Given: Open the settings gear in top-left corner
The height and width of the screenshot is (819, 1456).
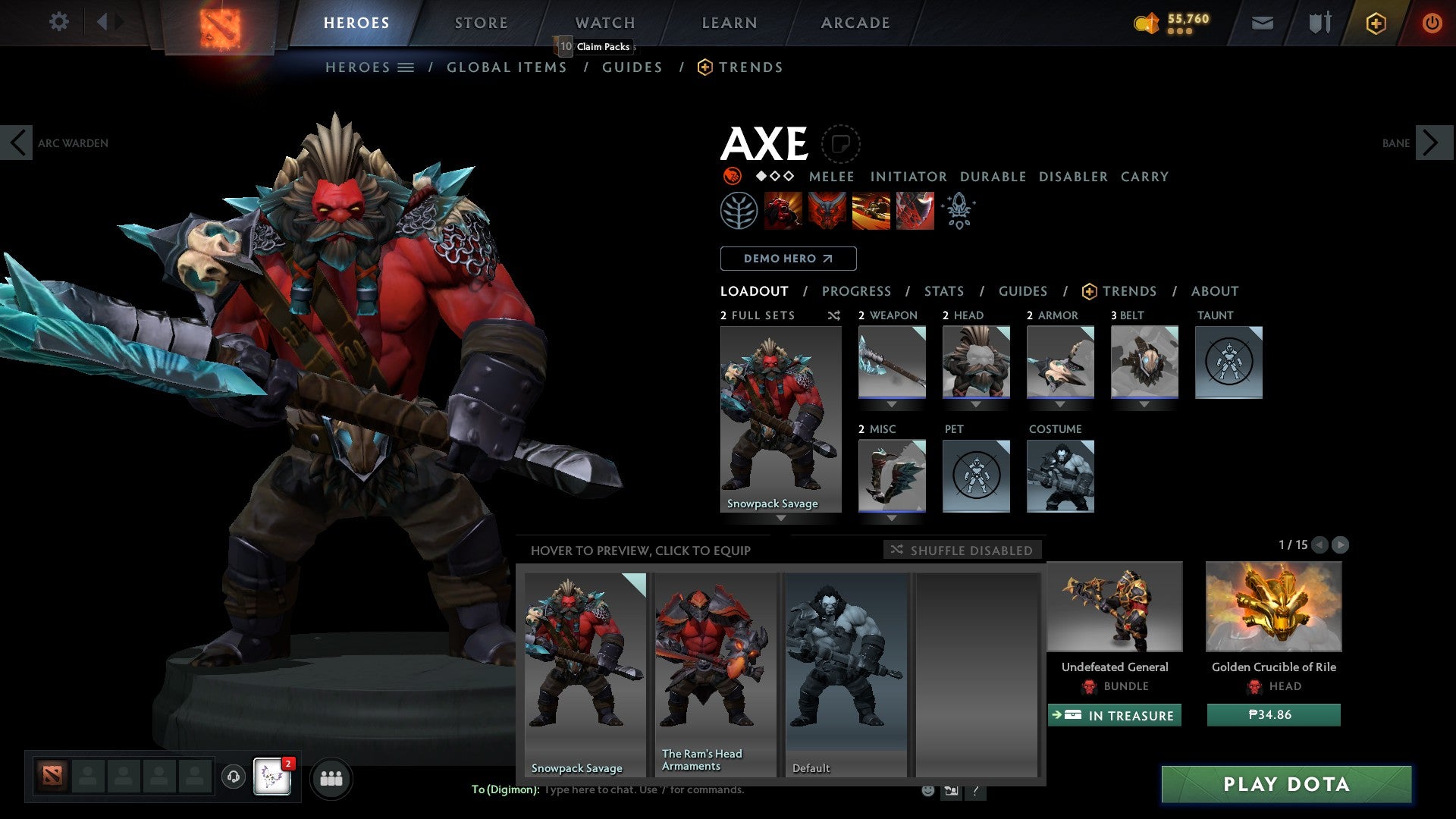Looking at the screenshot, I should point(58,22).
